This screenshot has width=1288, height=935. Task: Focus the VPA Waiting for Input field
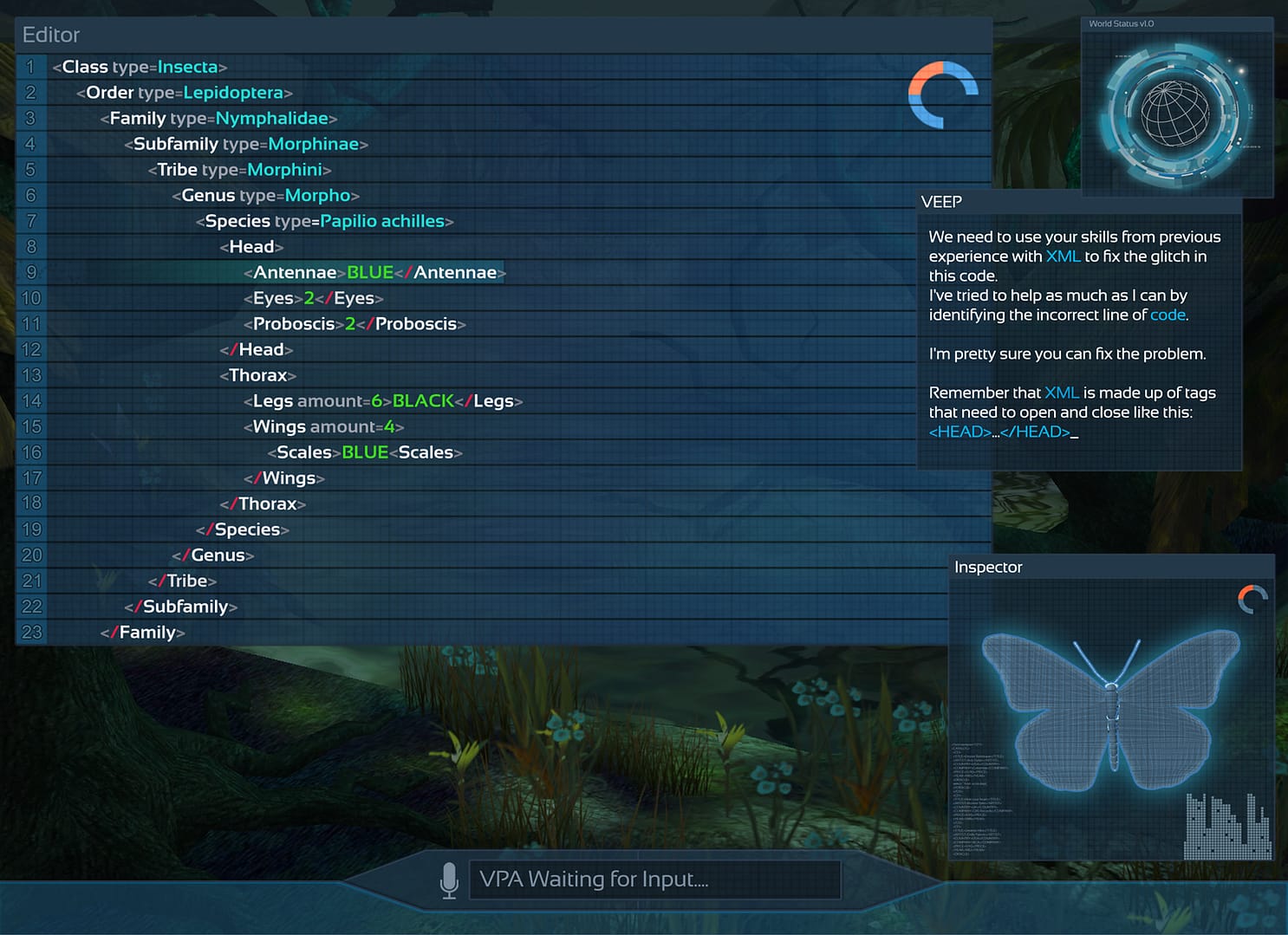654,880
